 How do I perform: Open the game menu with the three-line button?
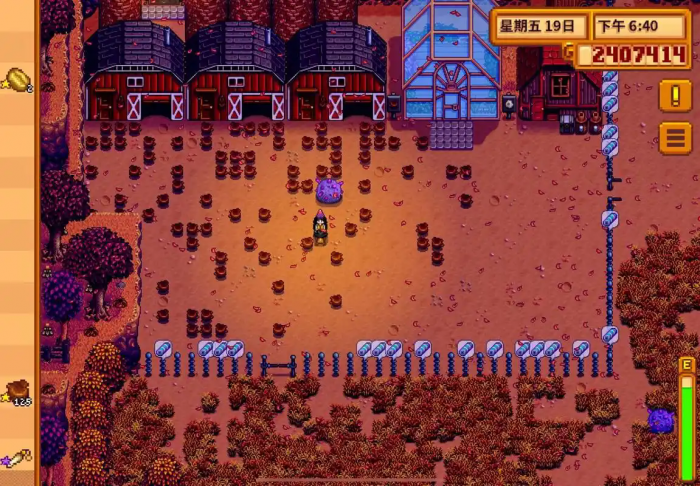(675, 137)
